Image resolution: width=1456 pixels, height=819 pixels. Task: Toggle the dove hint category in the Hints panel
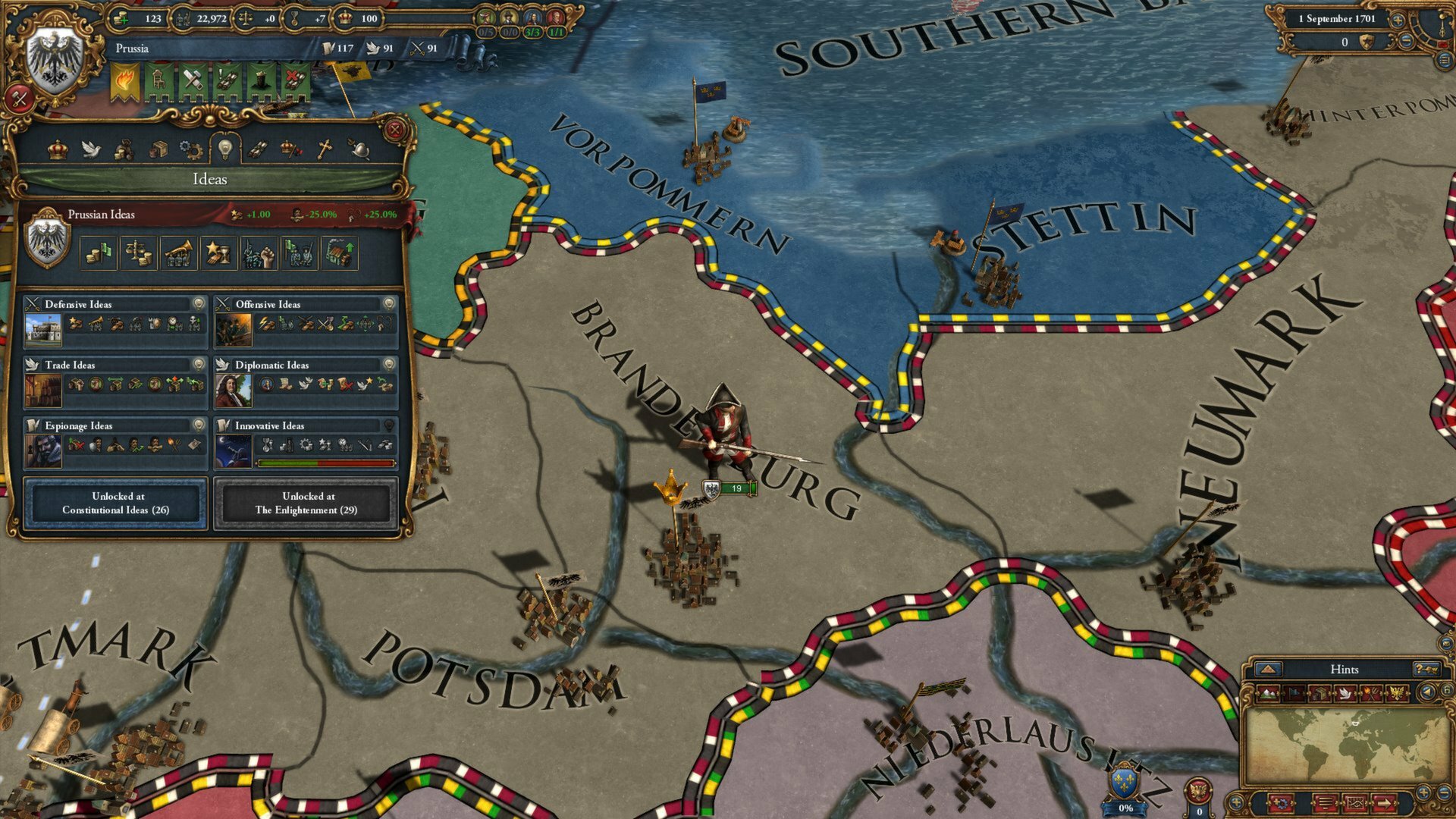tap(1347, 692)
